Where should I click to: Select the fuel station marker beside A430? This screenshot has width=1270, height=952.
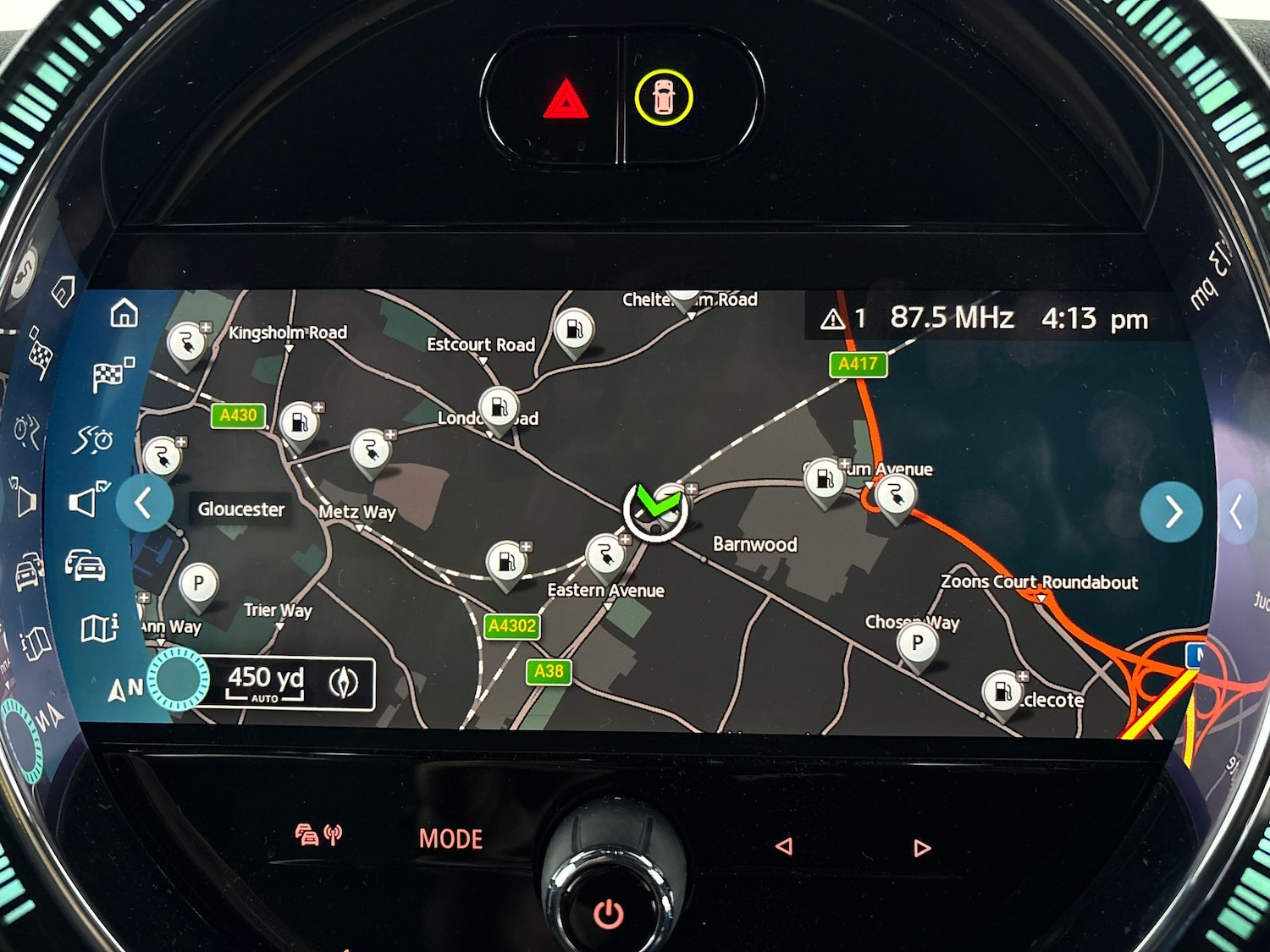(299, 421)
